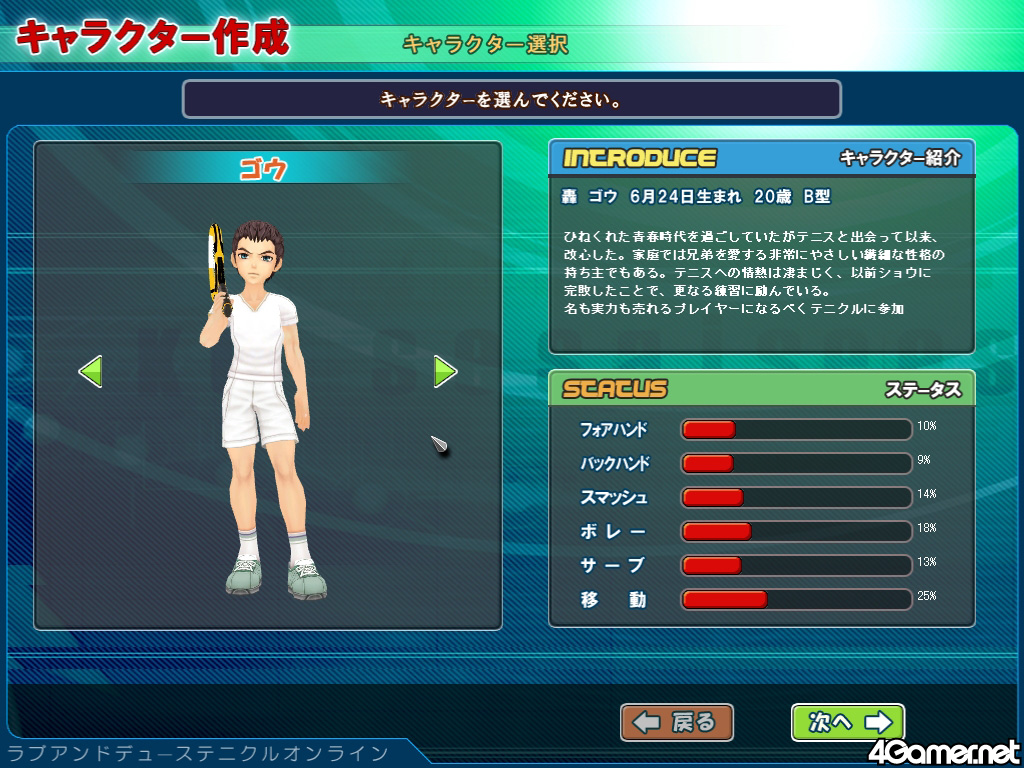Show the previous character with left green arrow
The width and height of the screenshot is (1024, 768).
click(90, 372)
